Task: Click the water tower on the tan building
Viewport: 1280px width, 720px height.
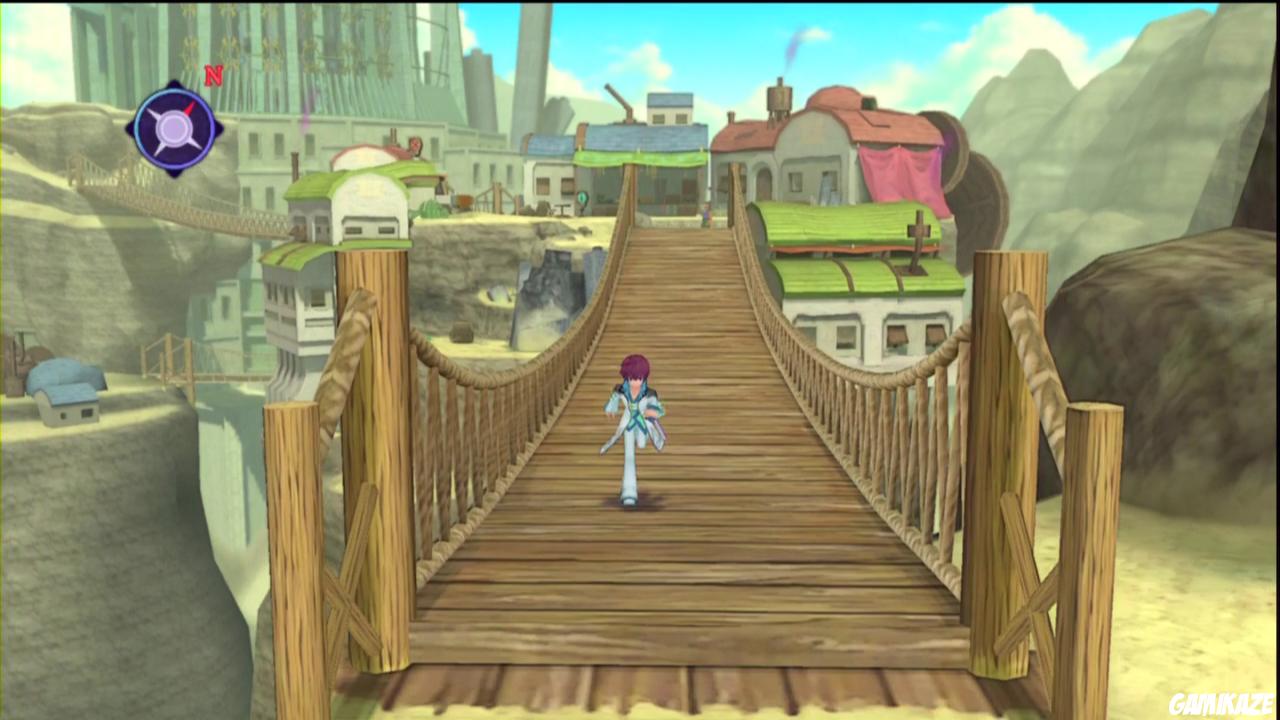Action: coord(777,95)
